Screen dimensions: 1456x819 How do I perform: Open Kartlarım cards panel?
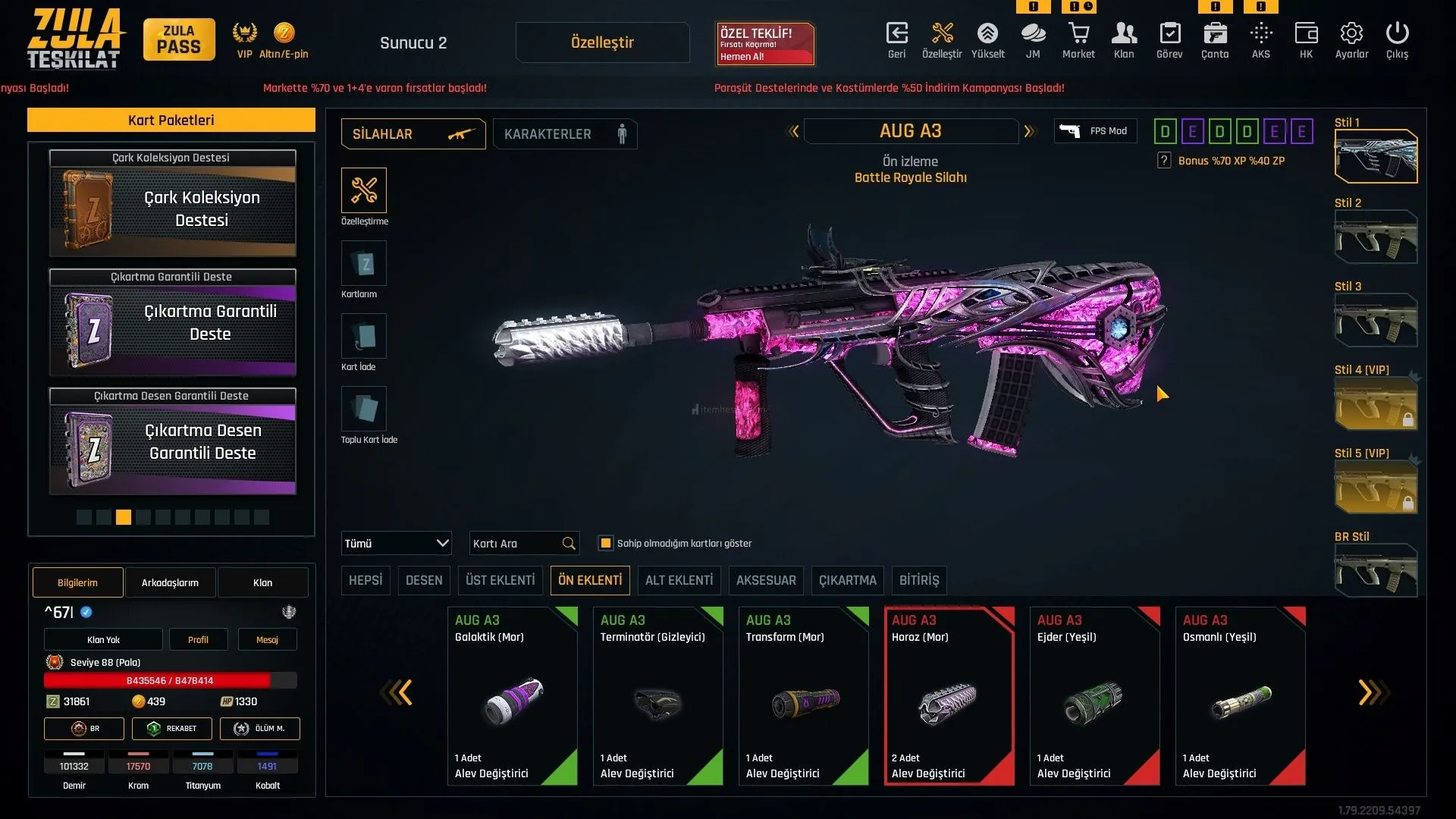pyautogui.click(x=364, y=264)
